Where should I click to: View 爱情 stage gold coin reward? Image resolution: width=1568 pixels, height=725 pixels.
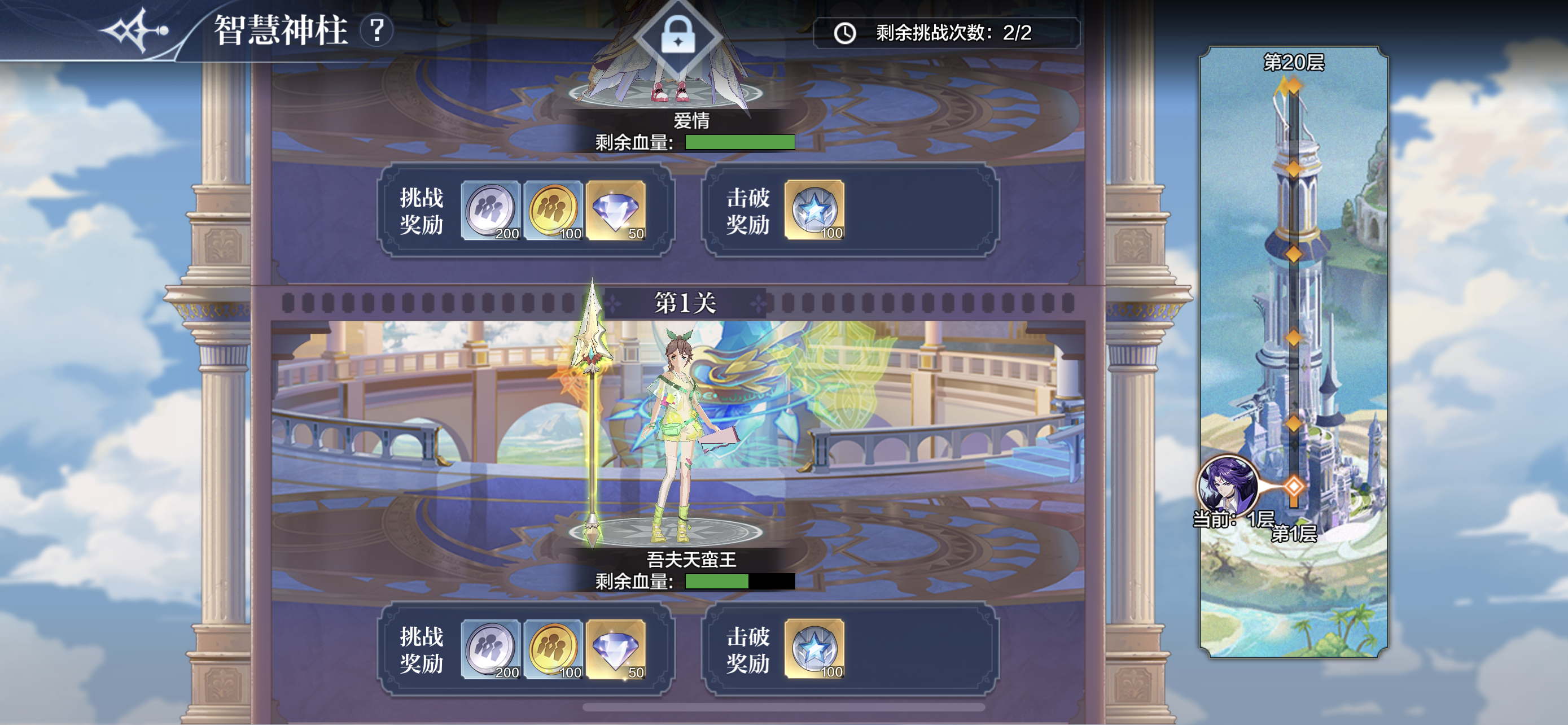553,210
